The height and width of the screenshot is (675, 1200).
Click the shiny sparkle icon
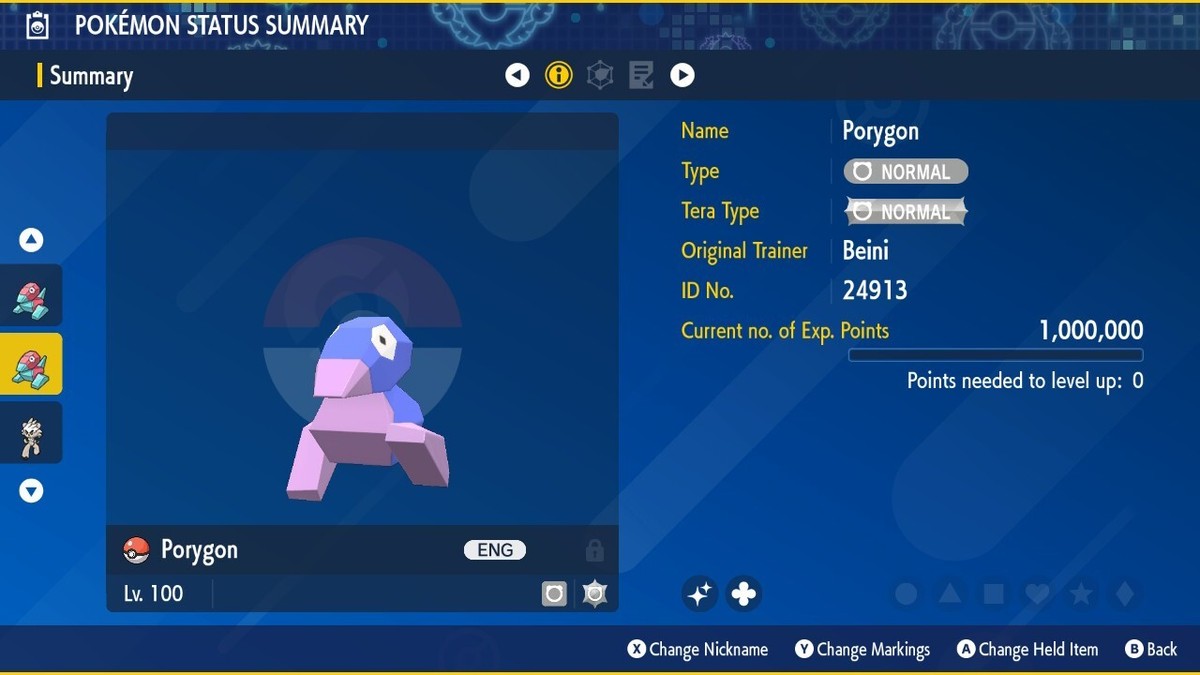point(700,594)
